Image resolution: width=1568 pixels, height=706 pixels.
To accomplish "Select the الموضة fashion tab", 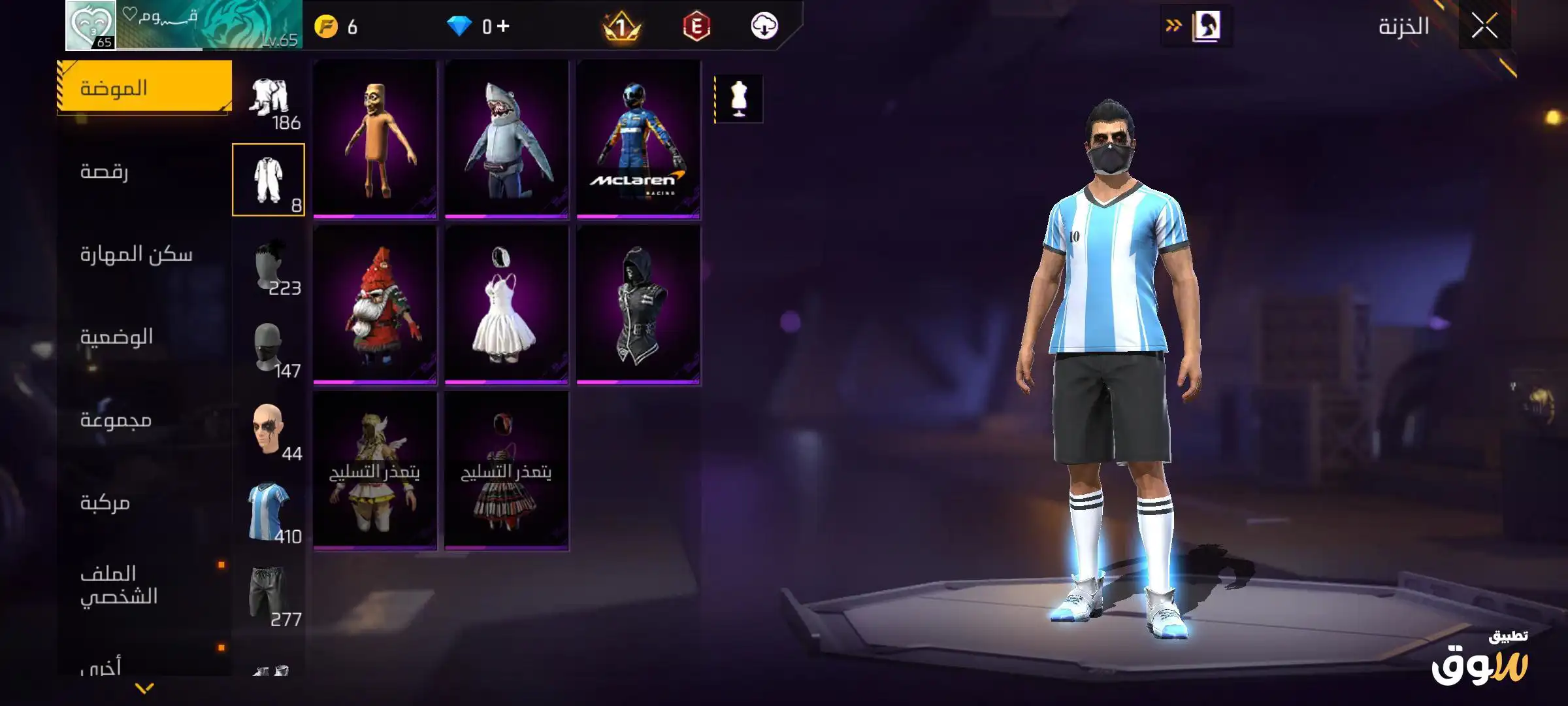I will point(144,88).
